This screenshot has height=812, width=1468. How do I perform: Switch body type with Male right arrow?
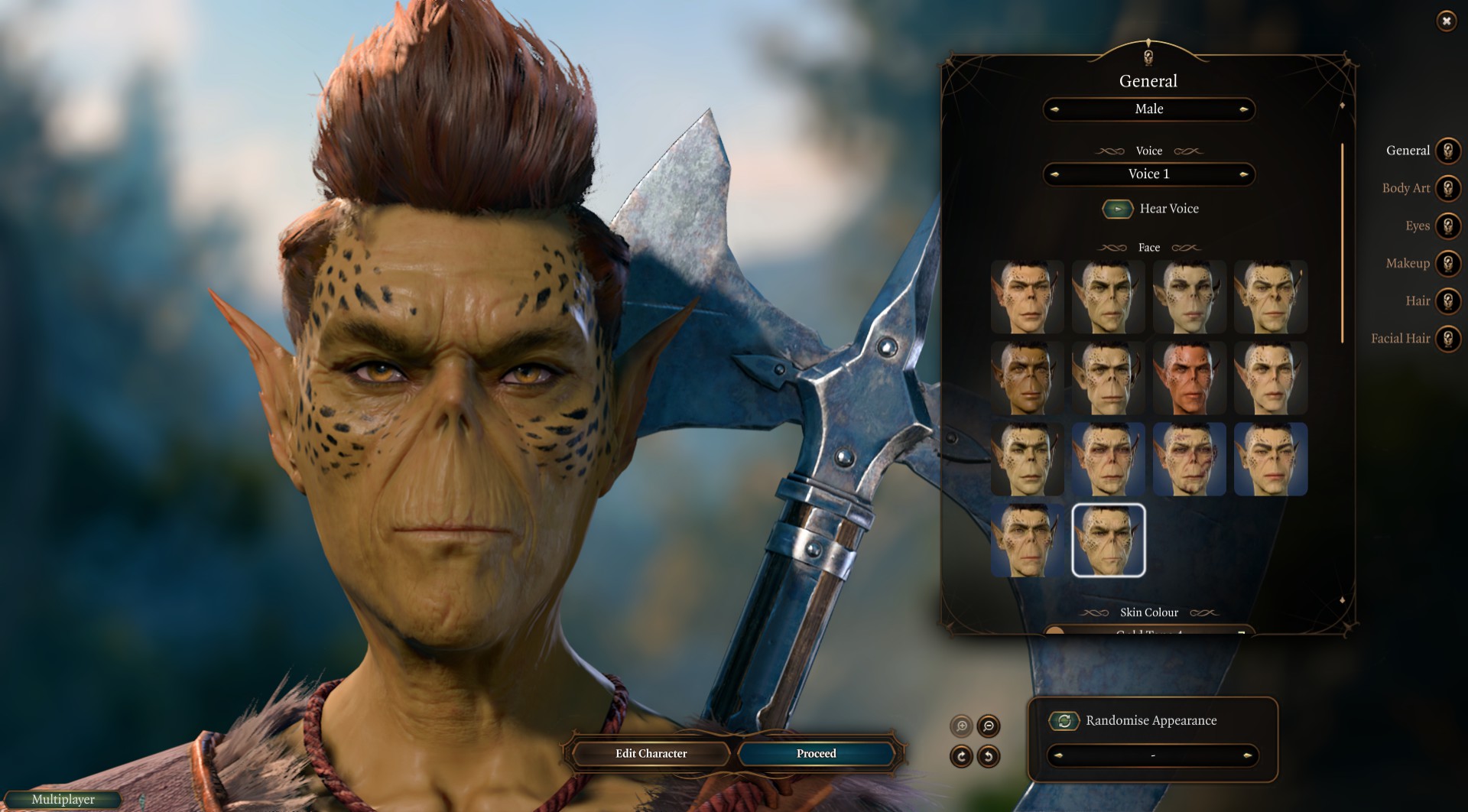tap(1244, 109)
